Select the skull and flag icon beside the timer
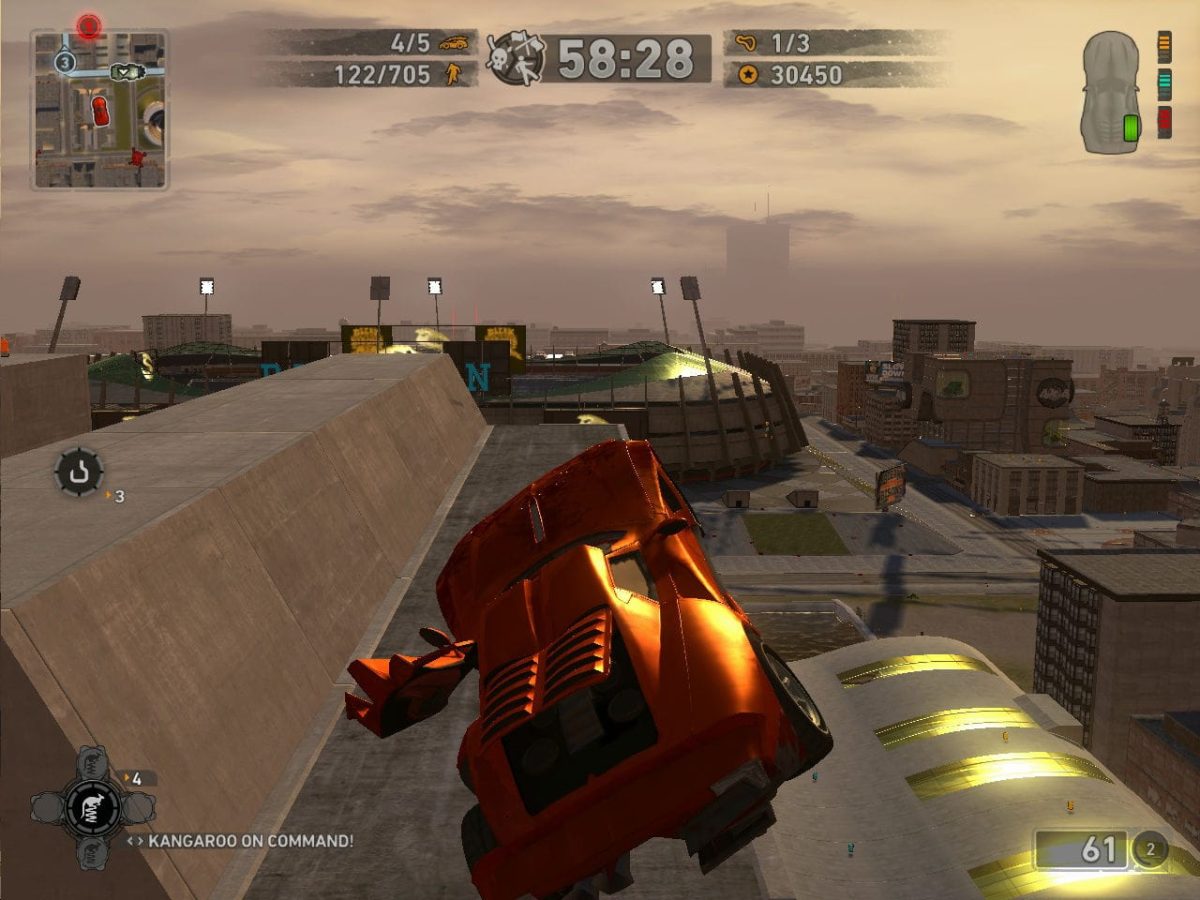The width and height of the screenshot is (1200, 900). click(516, 57)
